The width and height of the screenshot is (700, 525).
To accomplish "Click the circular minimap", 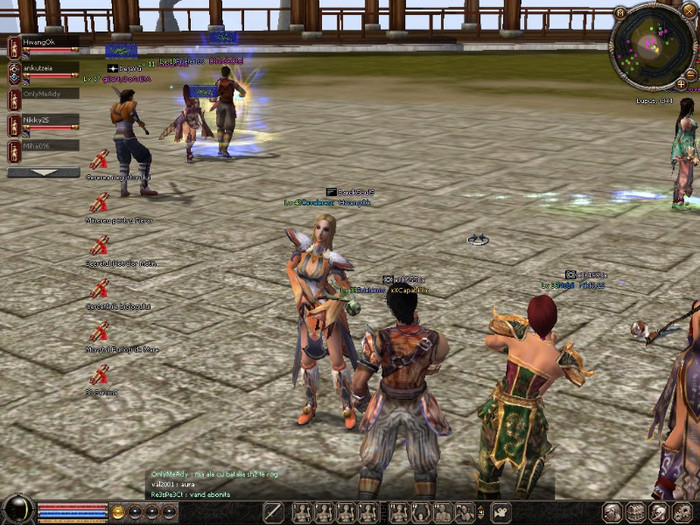I will [650, 48].
